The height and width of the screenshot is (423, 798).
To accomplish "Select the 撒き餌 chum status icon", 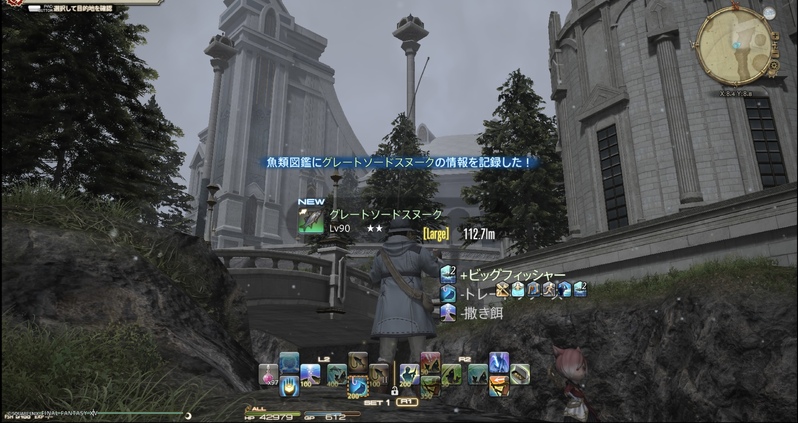I will pyautogui.click(x=448, y=312).
